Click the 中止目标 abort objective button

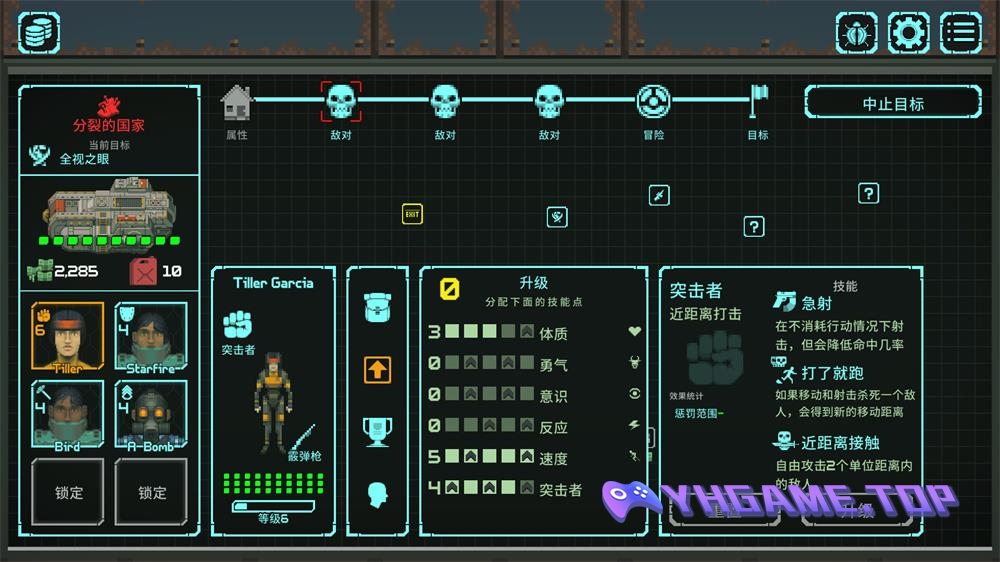(893, 103)
